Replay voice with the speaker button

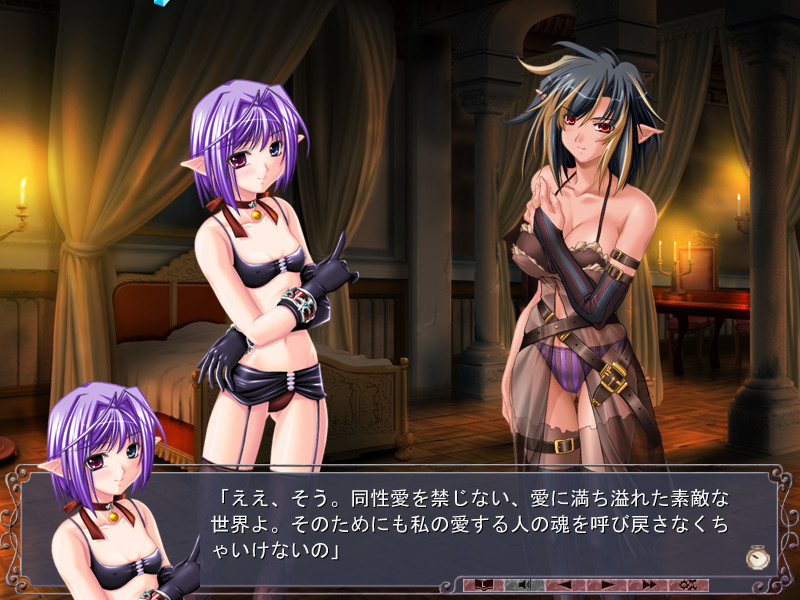pos(524,584)
